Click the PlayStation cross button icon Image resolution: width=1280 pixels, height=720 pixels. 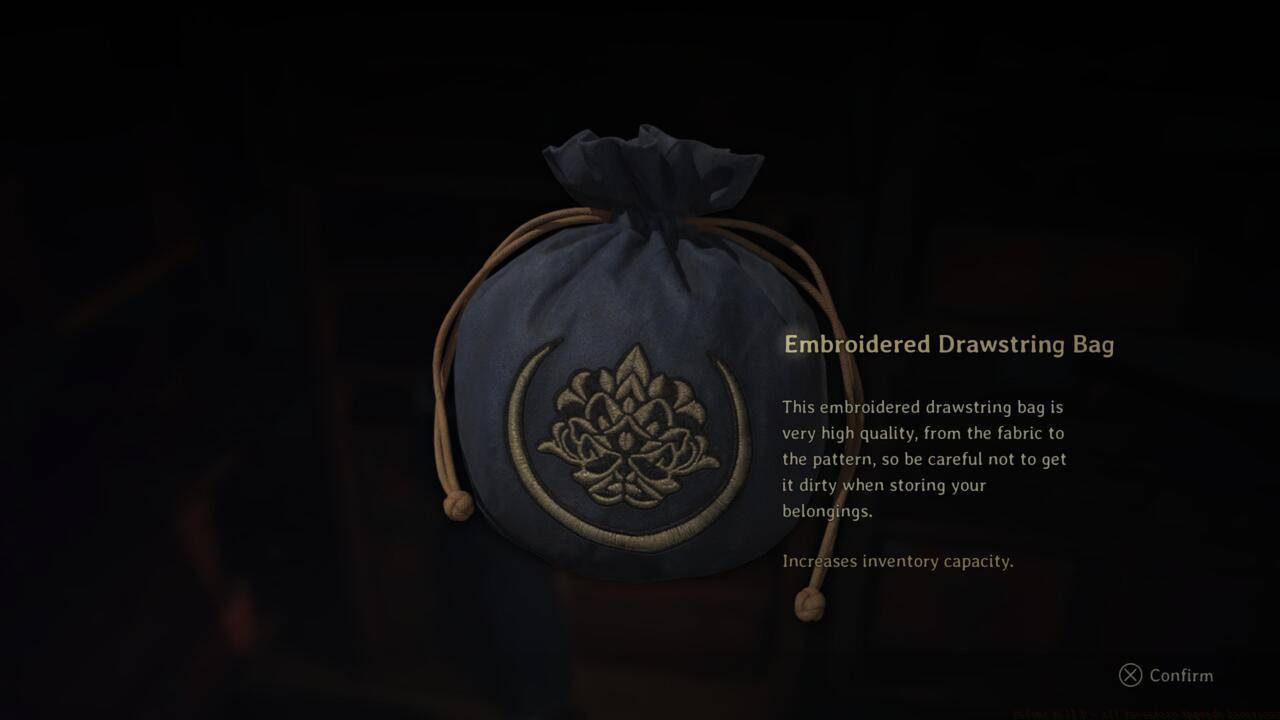(x=1129, y=676)
